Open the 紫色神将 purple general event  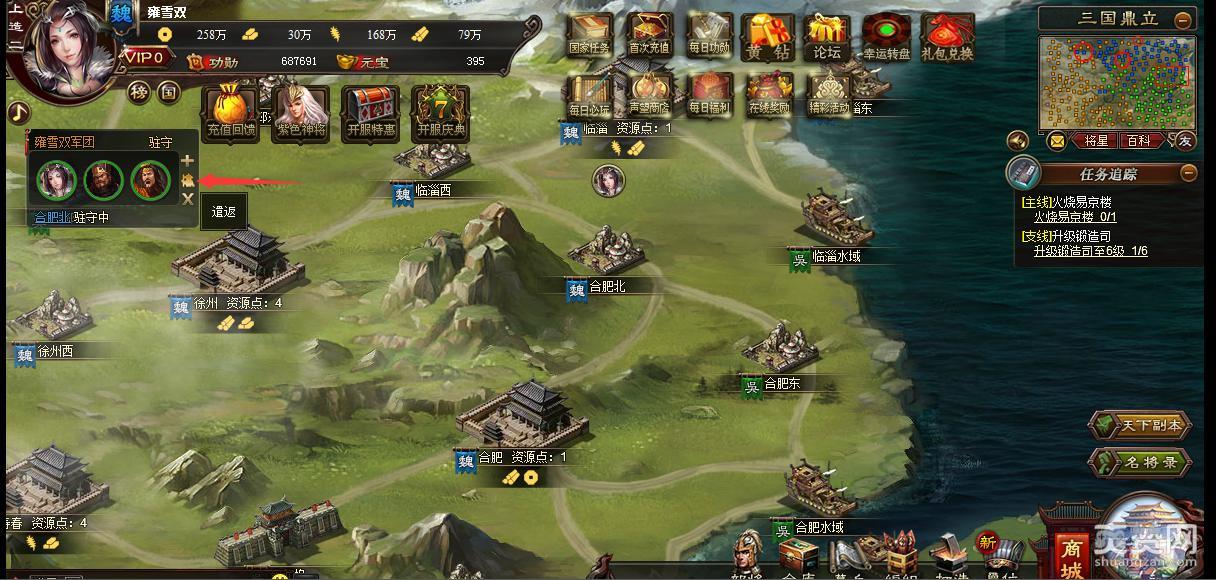click(301, 112)
